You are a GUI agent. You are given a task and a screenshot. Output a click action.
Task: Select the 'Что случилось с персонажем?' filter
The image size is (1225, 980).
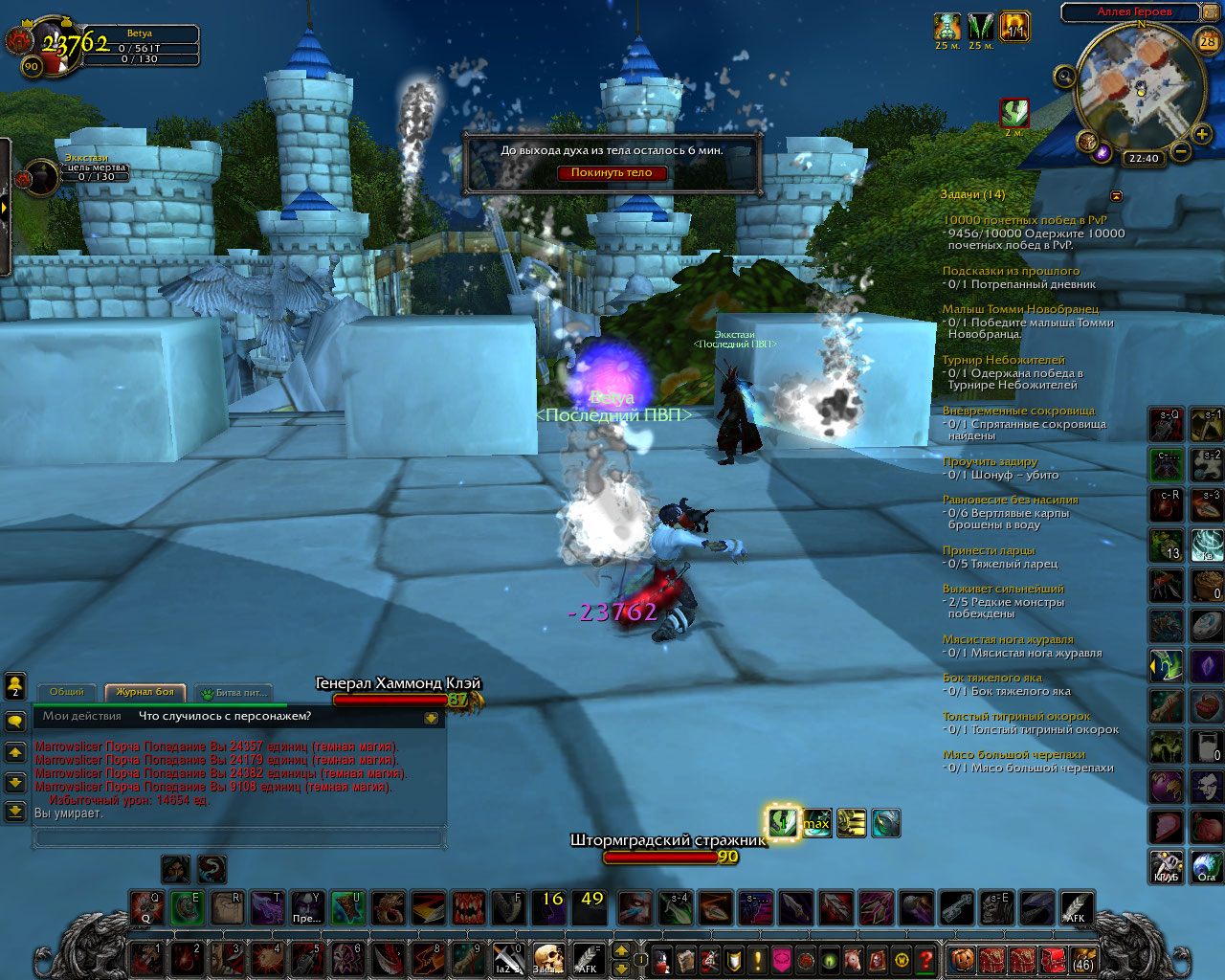(x=225, y=716)
